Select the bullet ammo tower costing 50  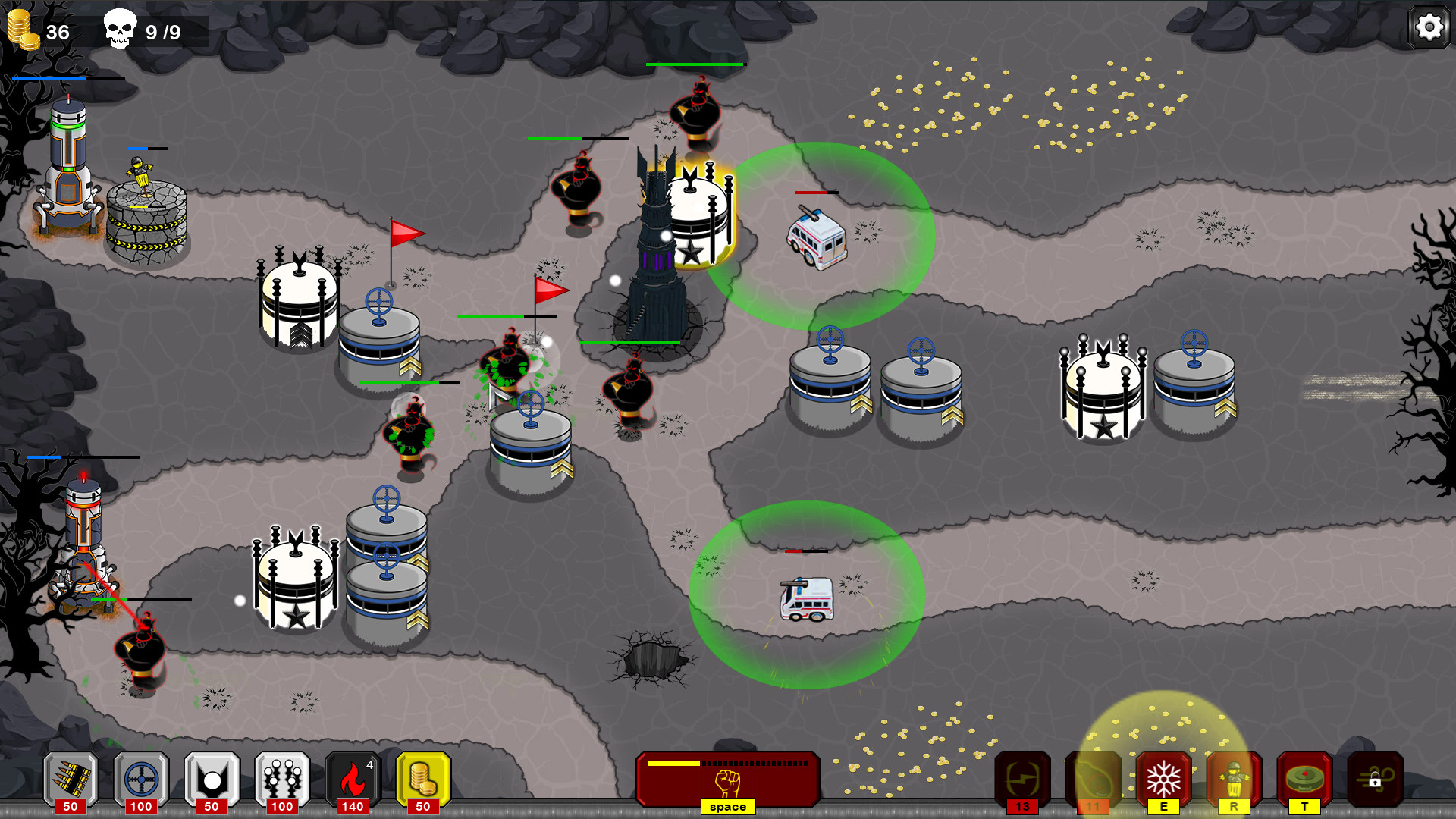click(x=71, y=777)
